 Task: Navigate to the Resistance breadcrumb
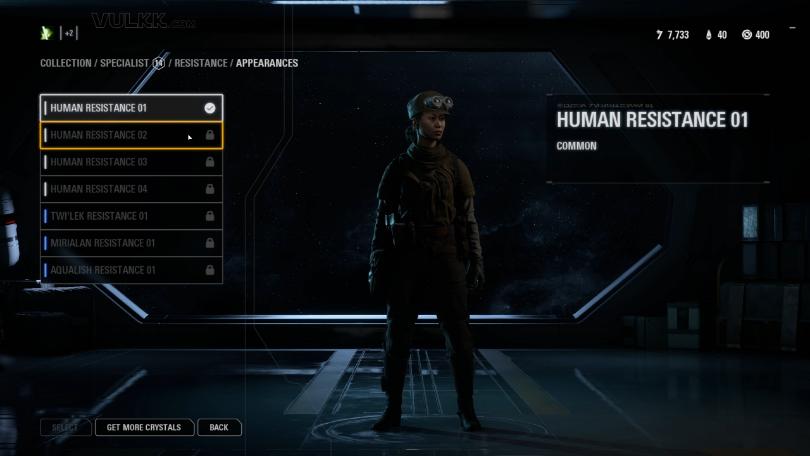tap(201, 63)
